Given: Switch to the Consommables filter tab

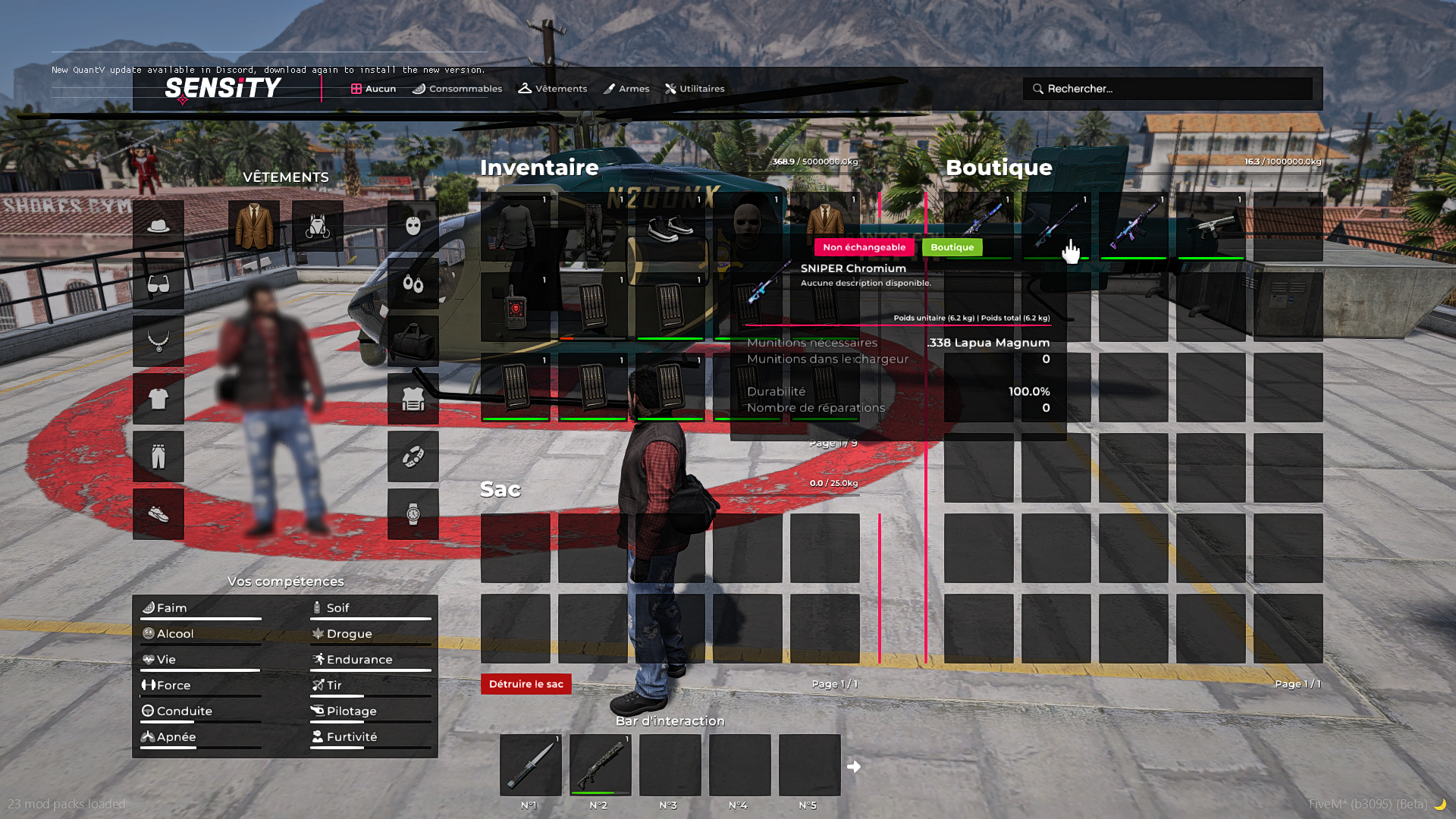Looking at the screenshot, I should [x=457, y=89].
